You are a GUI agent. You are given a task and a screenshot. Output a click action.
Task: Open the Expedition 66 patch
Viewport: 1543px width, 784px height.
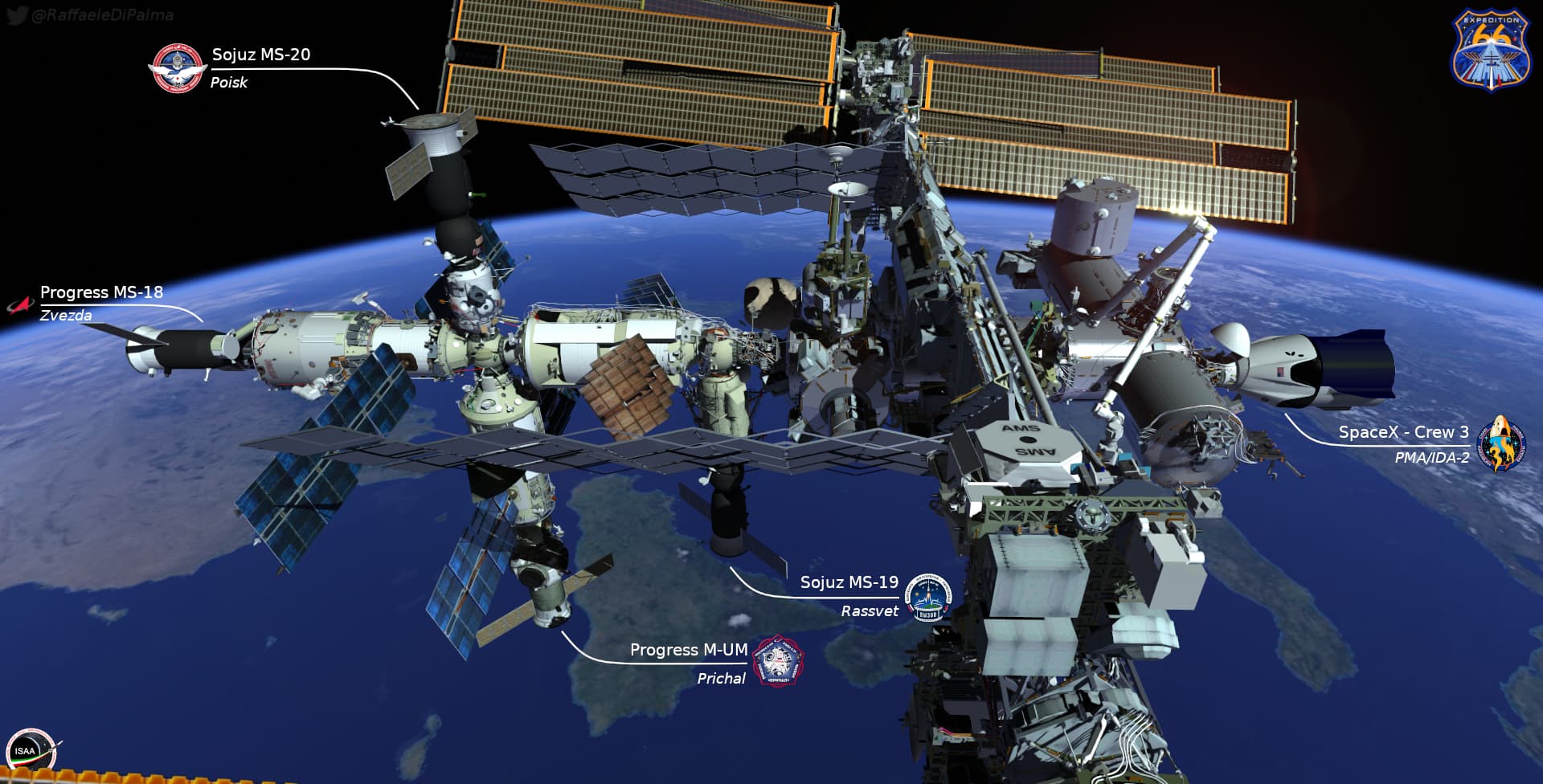coord(1489,50)
